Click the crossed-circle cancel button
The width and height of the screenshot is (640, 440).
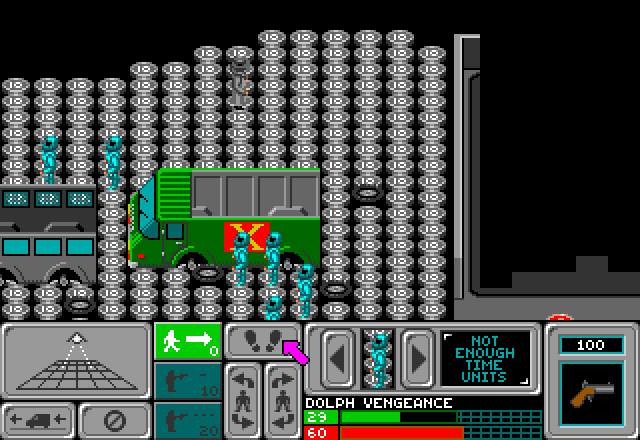click(115, 419)
